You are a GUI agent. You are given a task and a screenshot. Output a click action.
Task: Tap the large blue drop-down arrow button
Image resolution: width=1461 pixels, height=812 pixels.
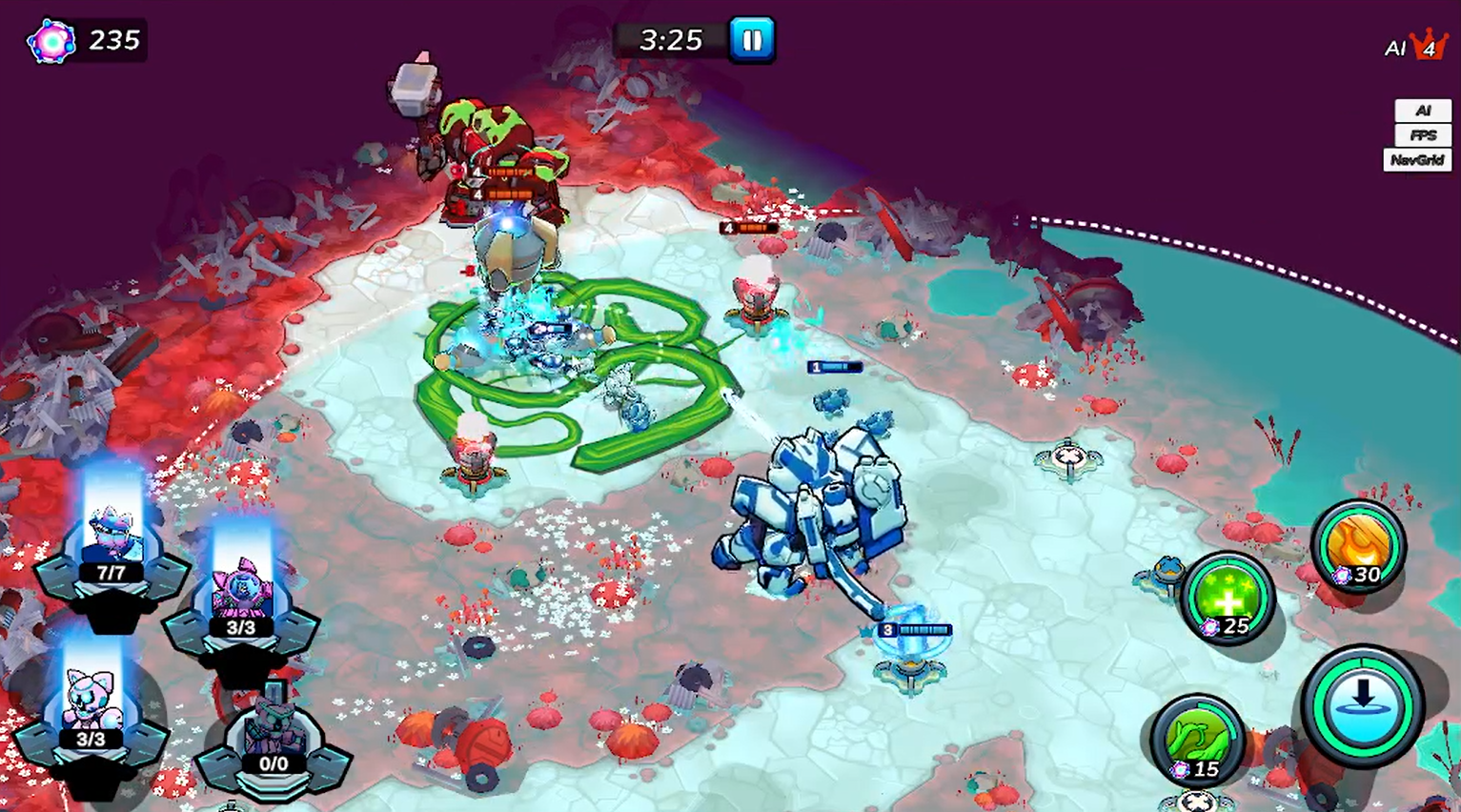point(1363,705)
